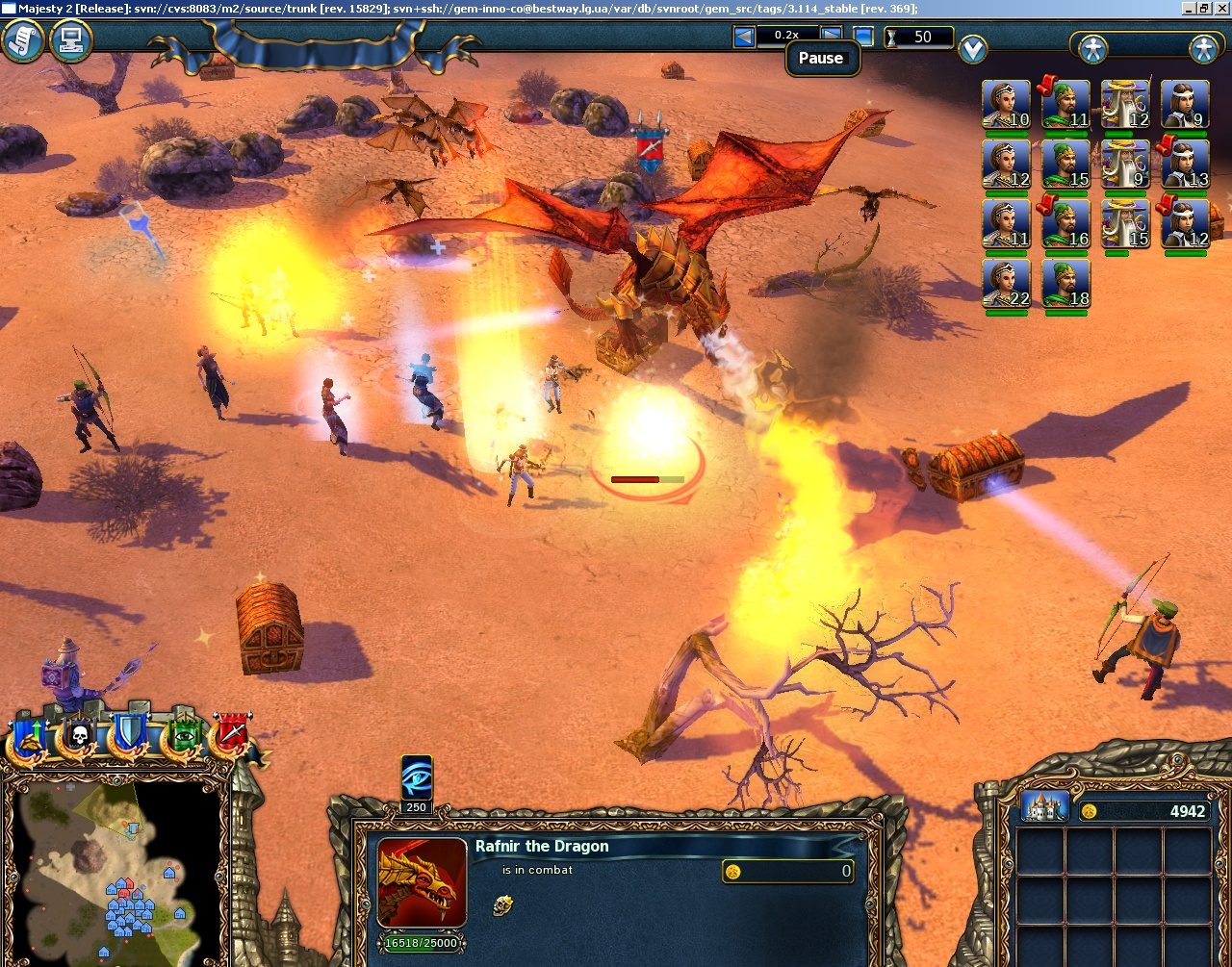This screenshot has height=967, width=1232.
Task: Expand the round down-arrow button
Action: click(x=973, y=48)
